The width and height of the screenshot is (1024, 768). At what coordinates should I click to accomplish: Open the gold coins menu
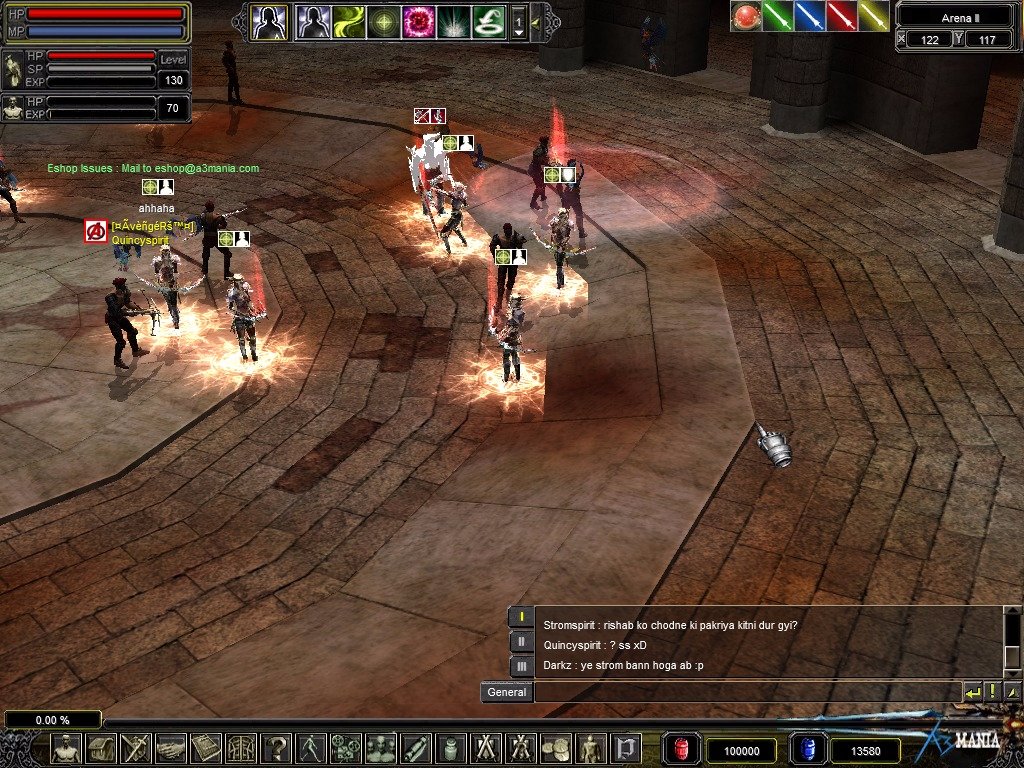point(555,748)
